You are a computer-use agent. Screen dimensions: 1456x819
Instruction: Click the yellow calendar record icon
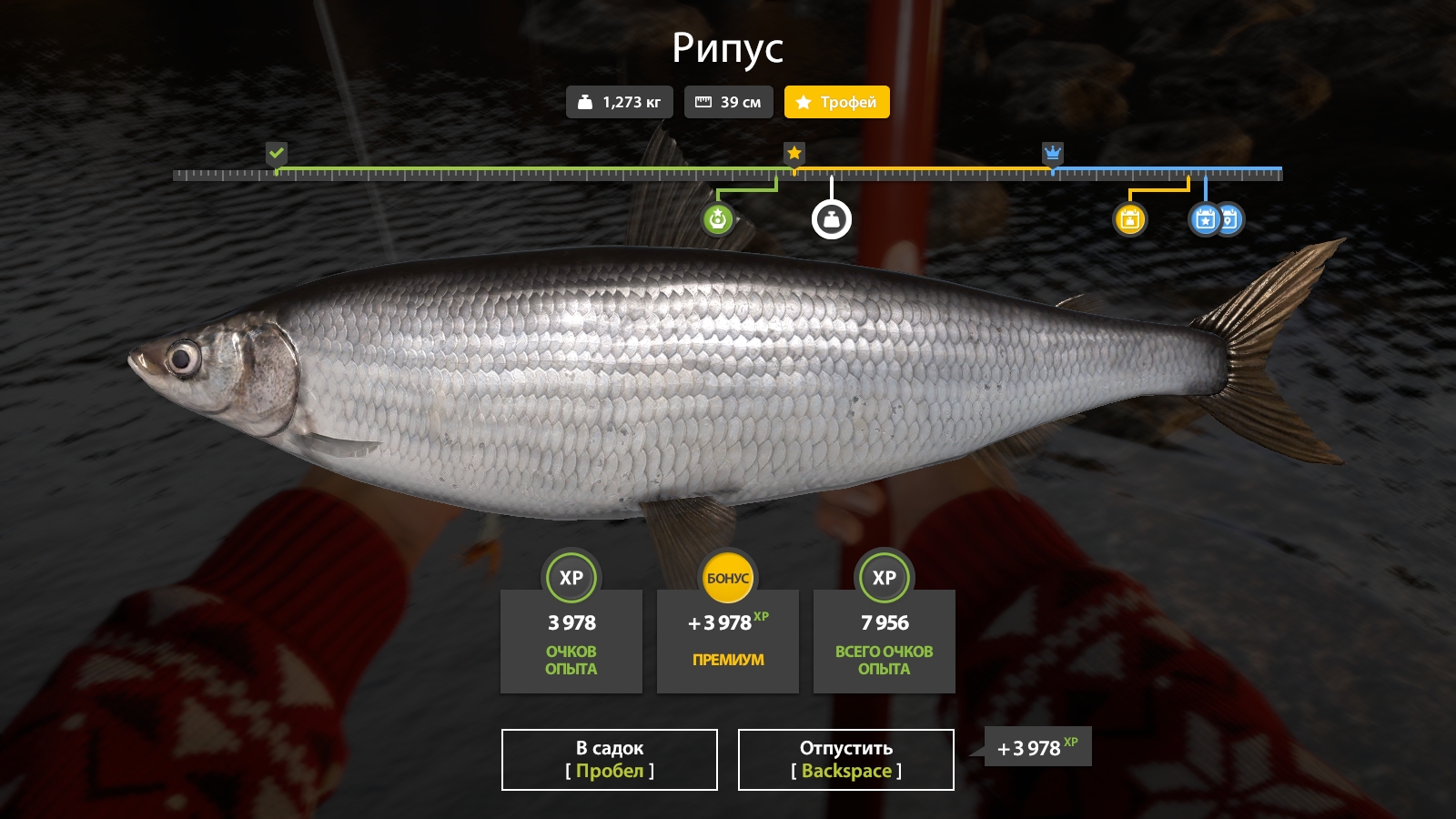point(1130,218)
